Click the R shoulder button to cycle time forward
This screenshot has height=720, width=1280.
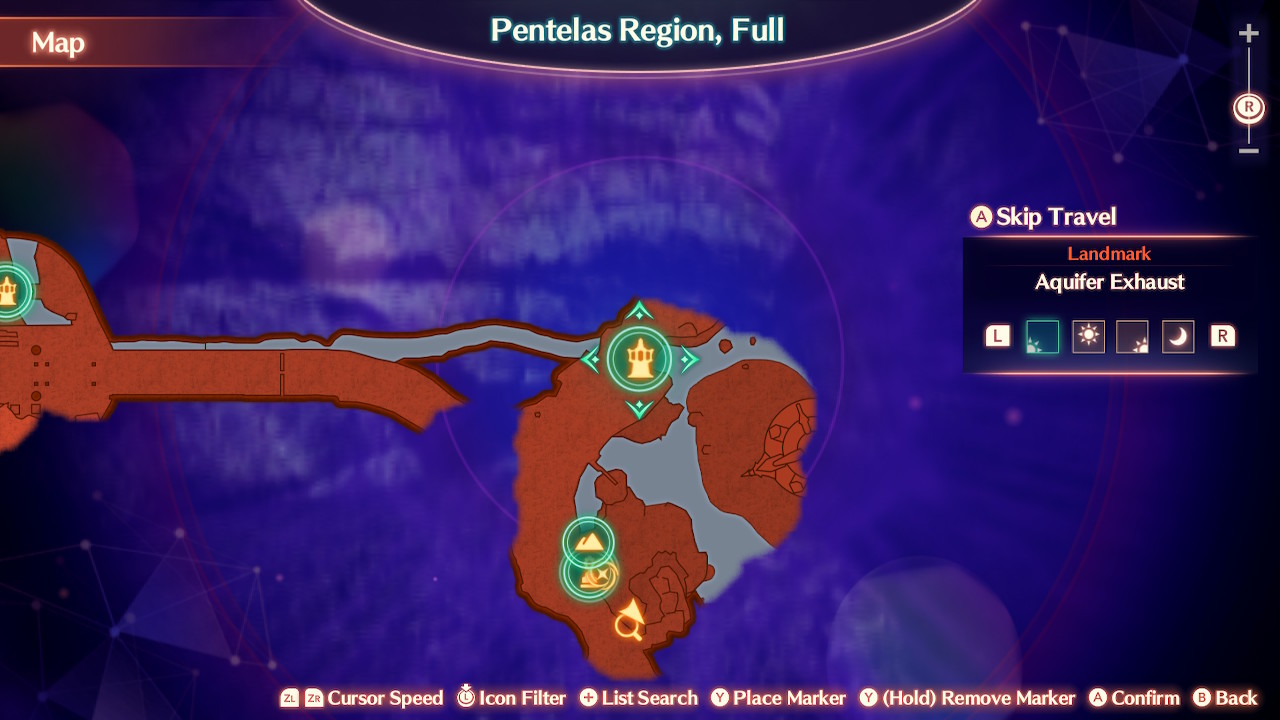click(x=1222, y=336)
